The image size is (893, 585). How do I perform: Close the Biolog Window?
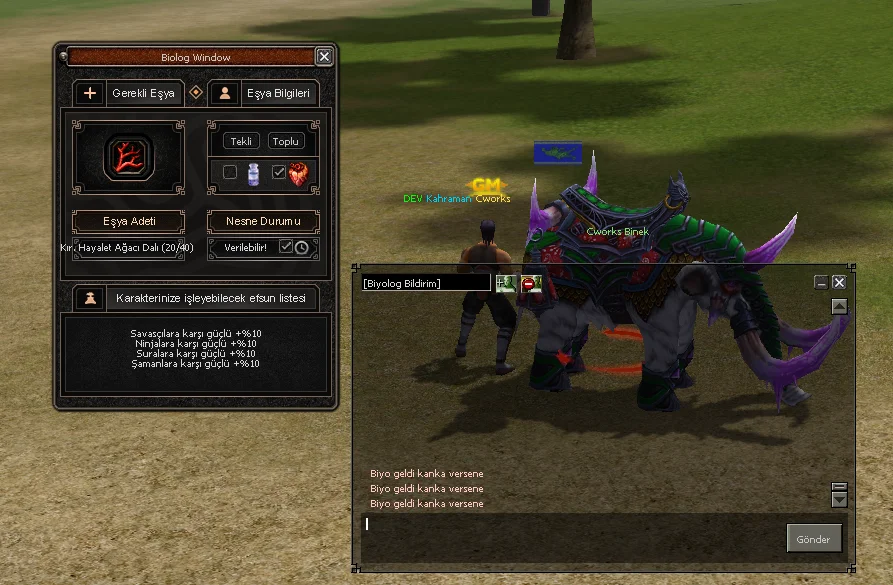pos(323,57)
